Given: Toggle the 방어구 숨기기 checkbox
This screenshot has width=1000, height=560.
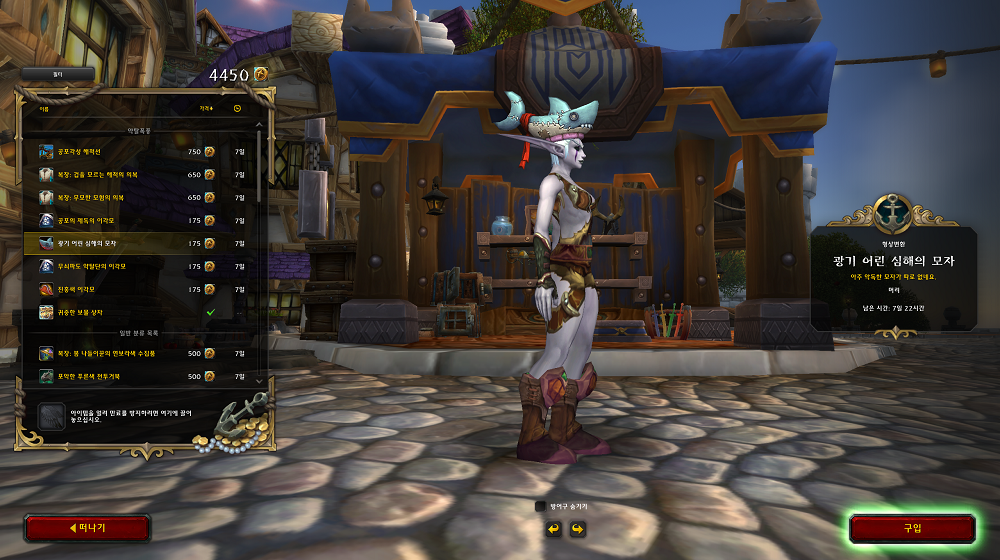Looking at the screenshot, I should 541,506.
